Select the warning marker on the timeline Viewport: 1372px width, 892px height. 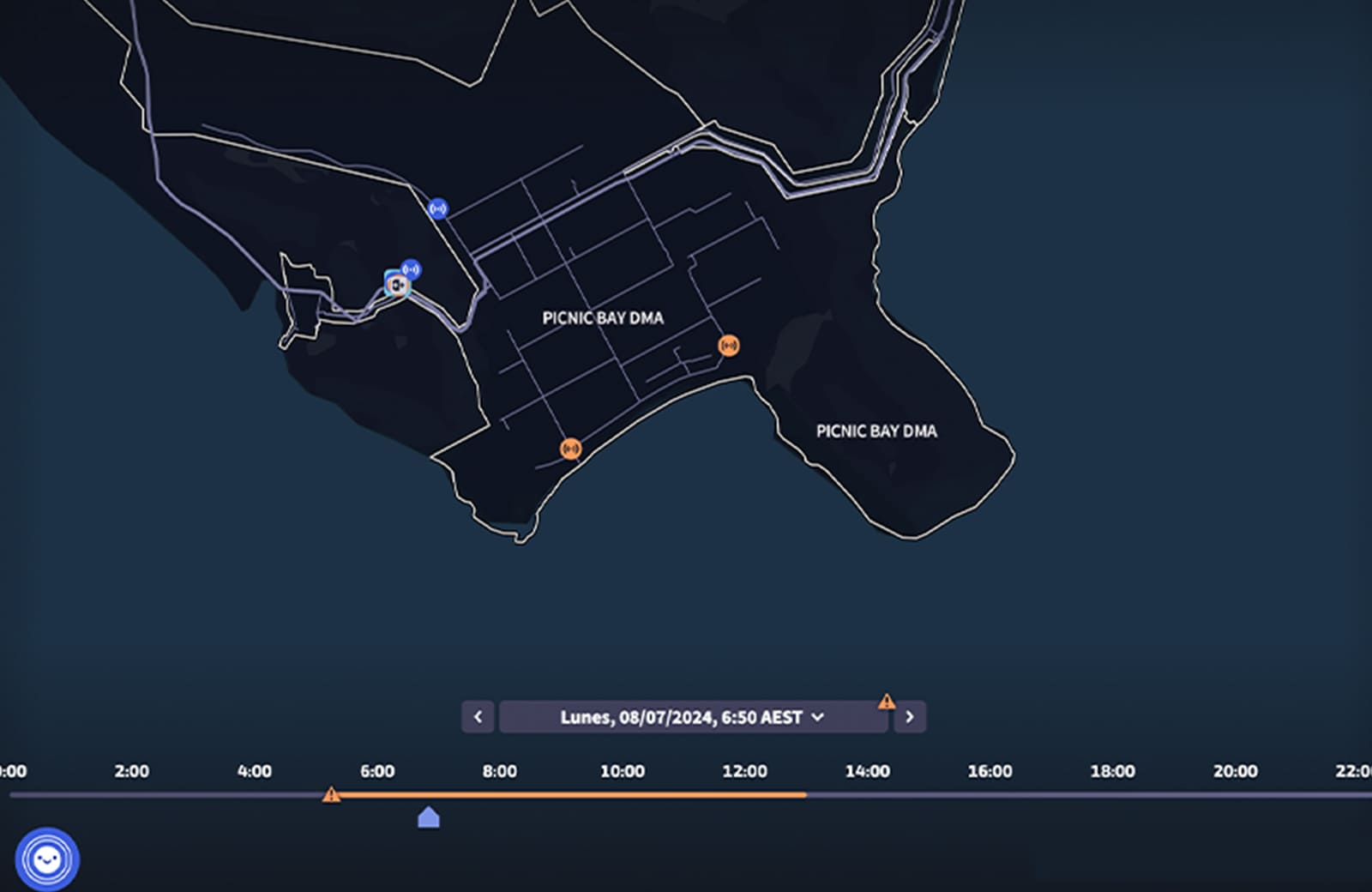coord(331,795)
